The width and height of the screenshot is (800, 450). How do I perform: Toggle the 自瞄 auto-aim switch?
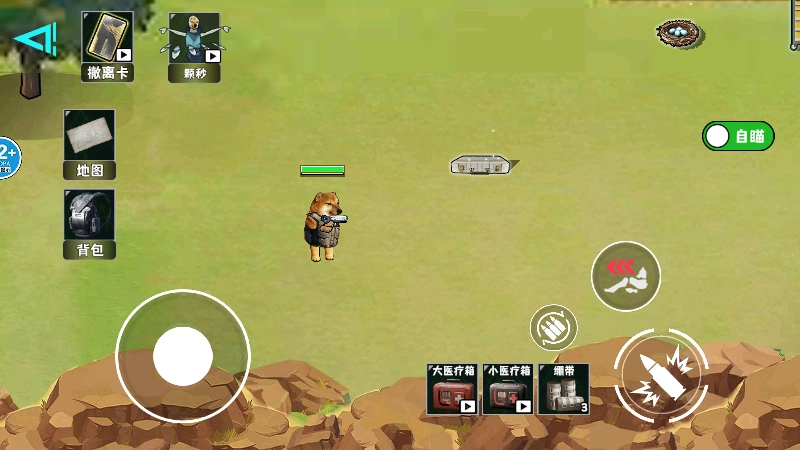[738, 136]
